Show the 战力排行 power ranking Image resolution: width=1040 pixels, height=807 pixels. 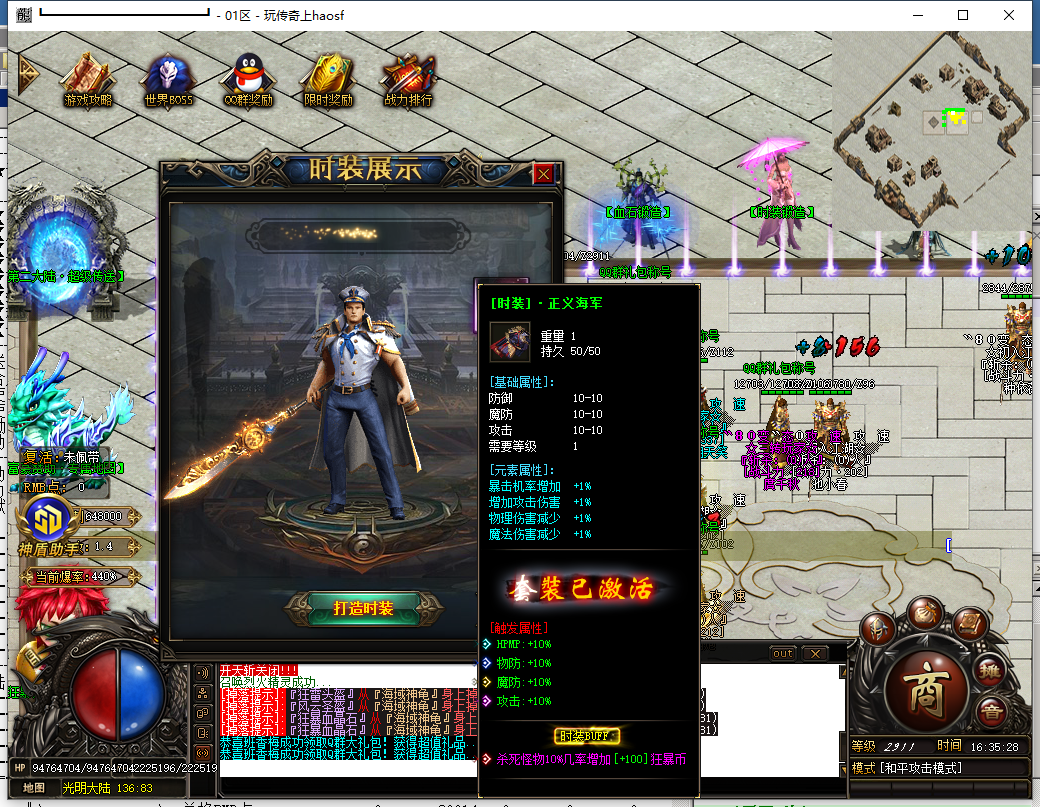408,78
